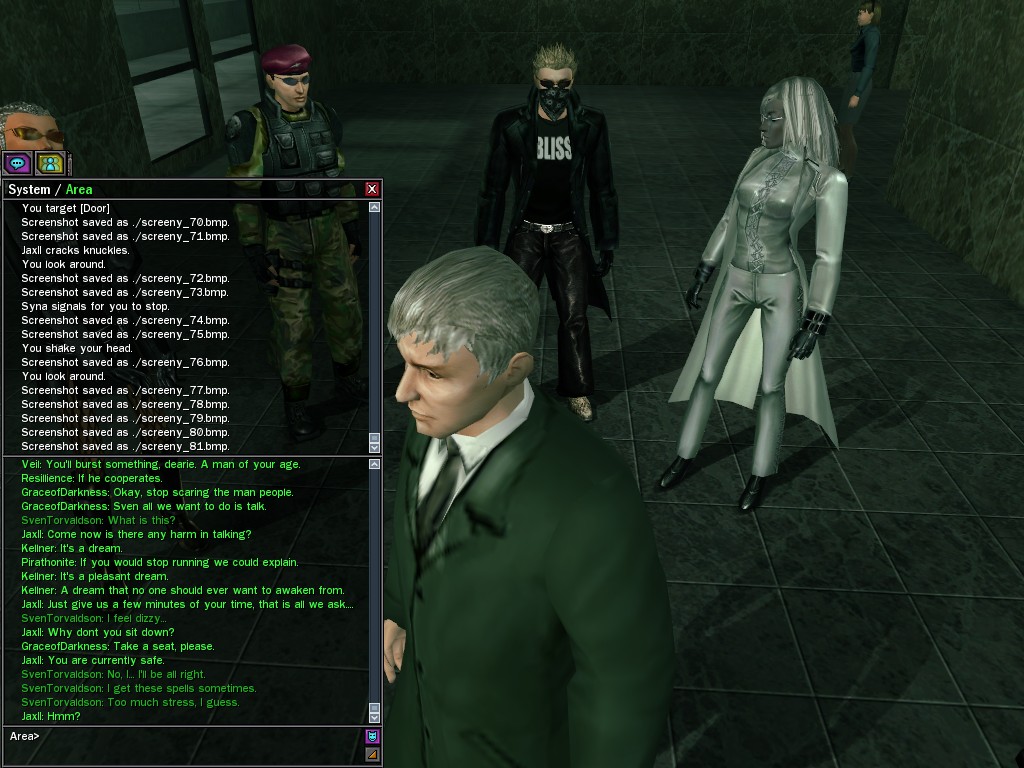Image resolution: width=1024 pixels, height=768 pixels.
Task: Open the yellow social group icon
Action: [49, 163]
